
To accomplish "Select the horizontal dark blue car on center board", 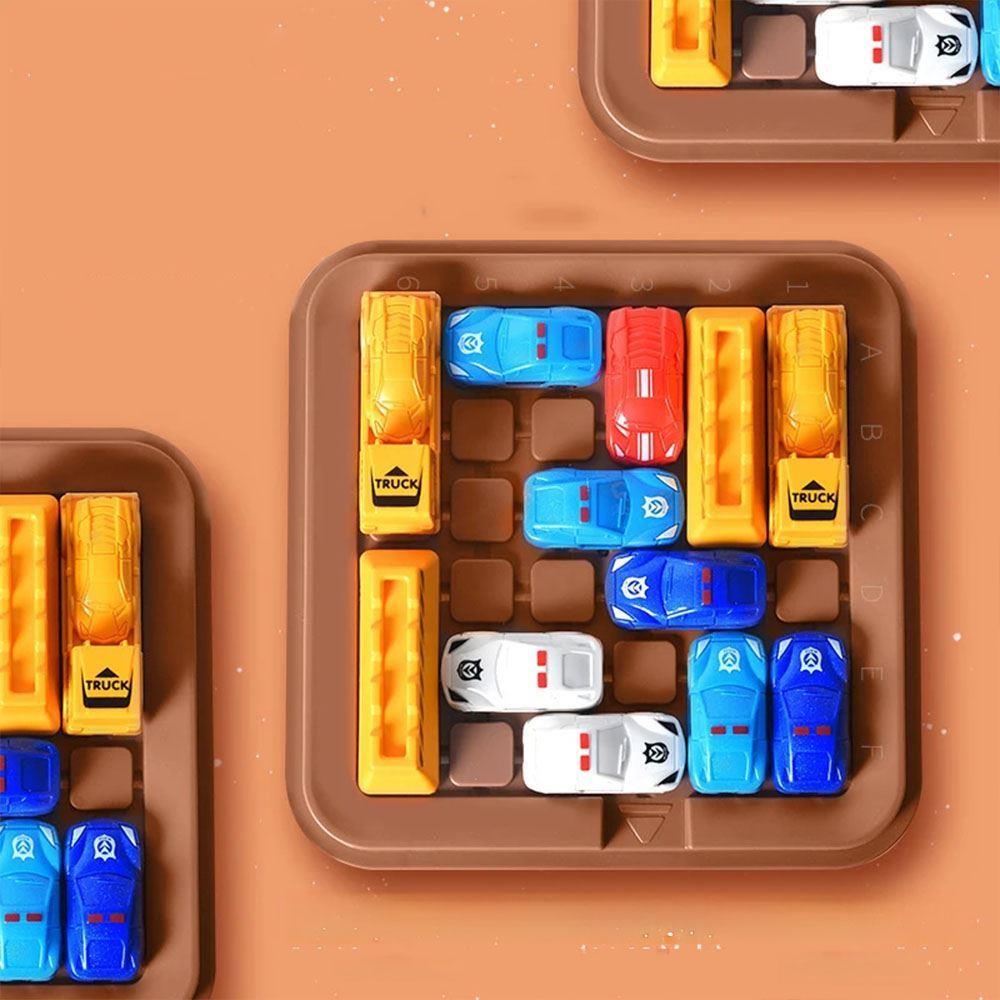I will coord(685,589).
